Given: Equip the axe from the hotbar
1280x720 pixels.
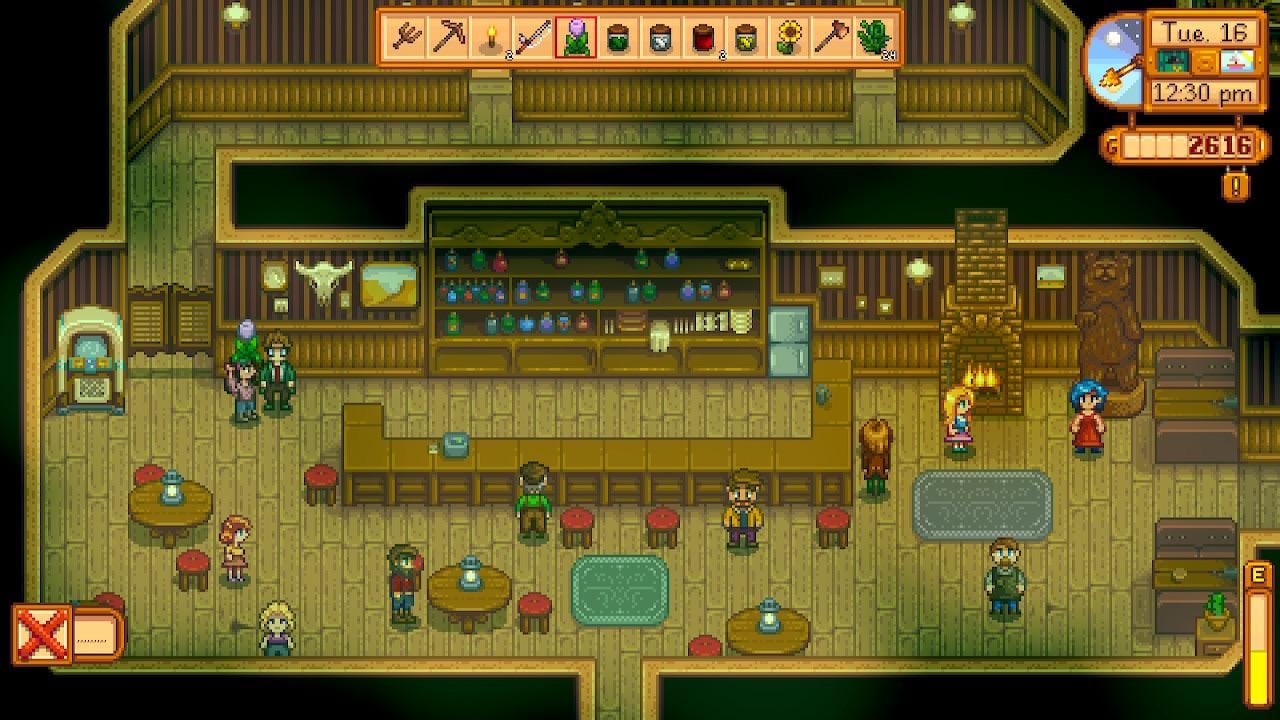Looking at the screenshot, I should [831, 38].
